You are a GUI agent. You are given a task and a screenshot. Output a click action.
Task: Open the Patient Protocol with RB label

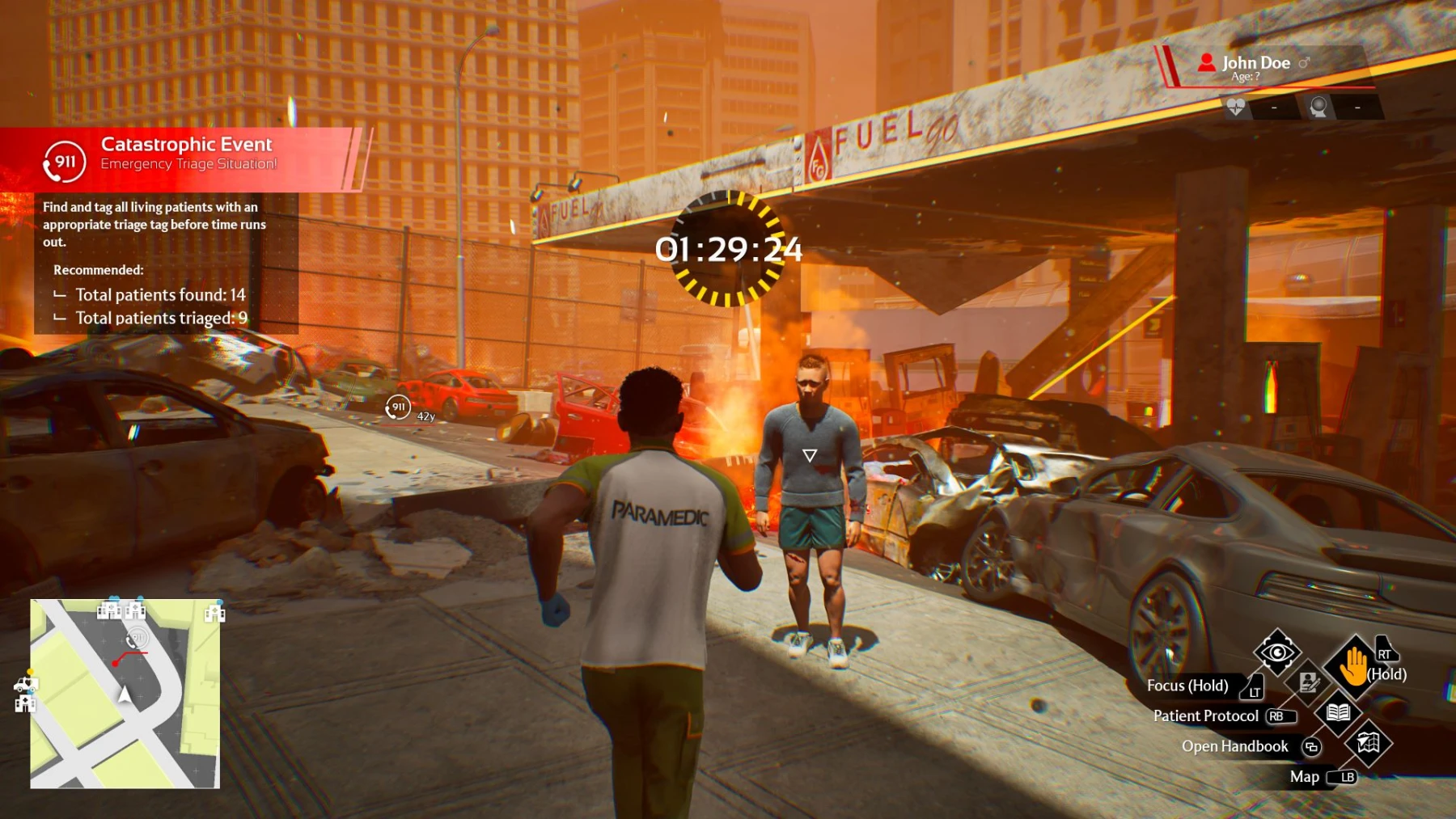point(1276,716)
